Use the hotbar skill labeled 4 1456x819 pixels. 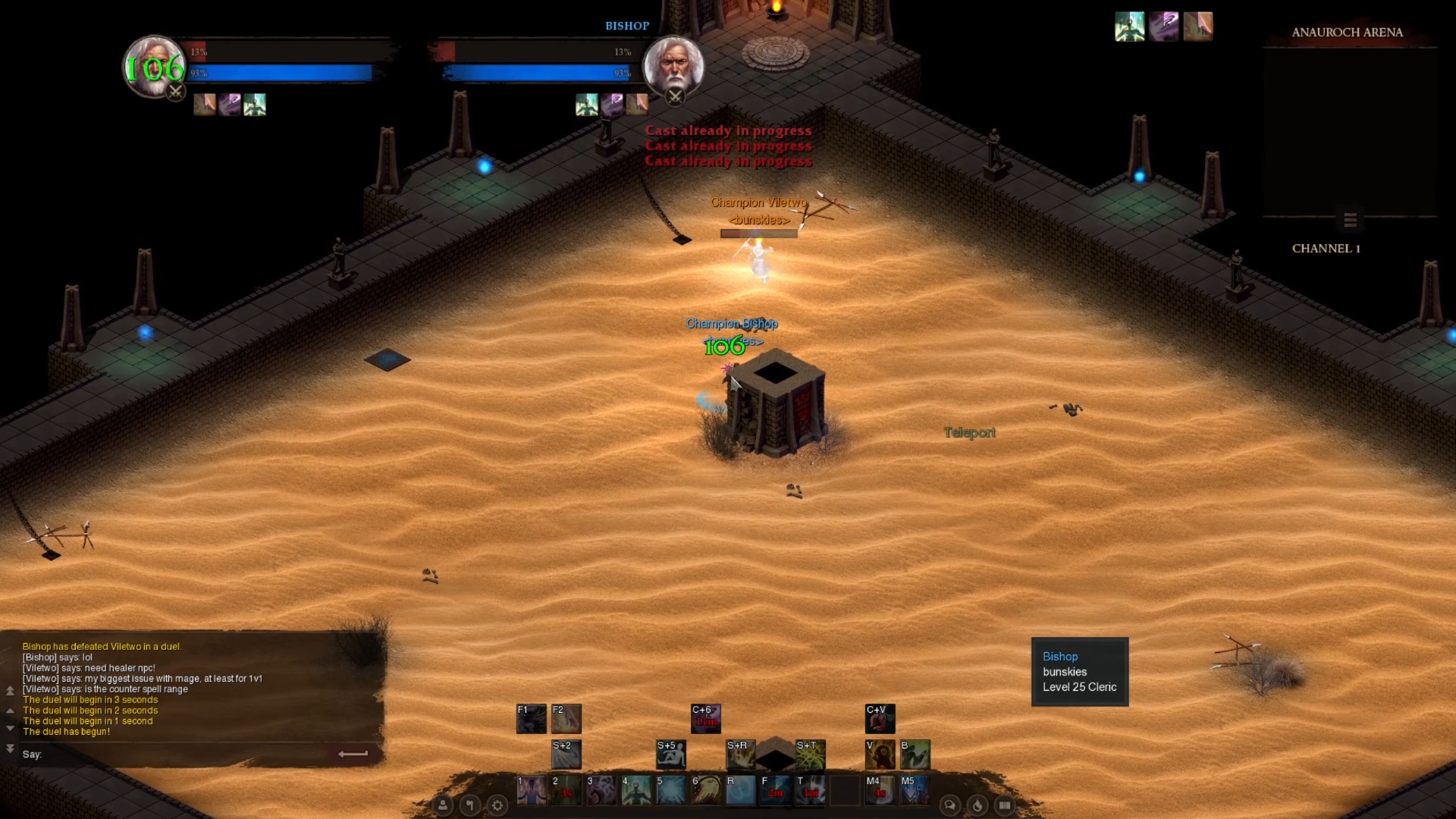[635, 790]
